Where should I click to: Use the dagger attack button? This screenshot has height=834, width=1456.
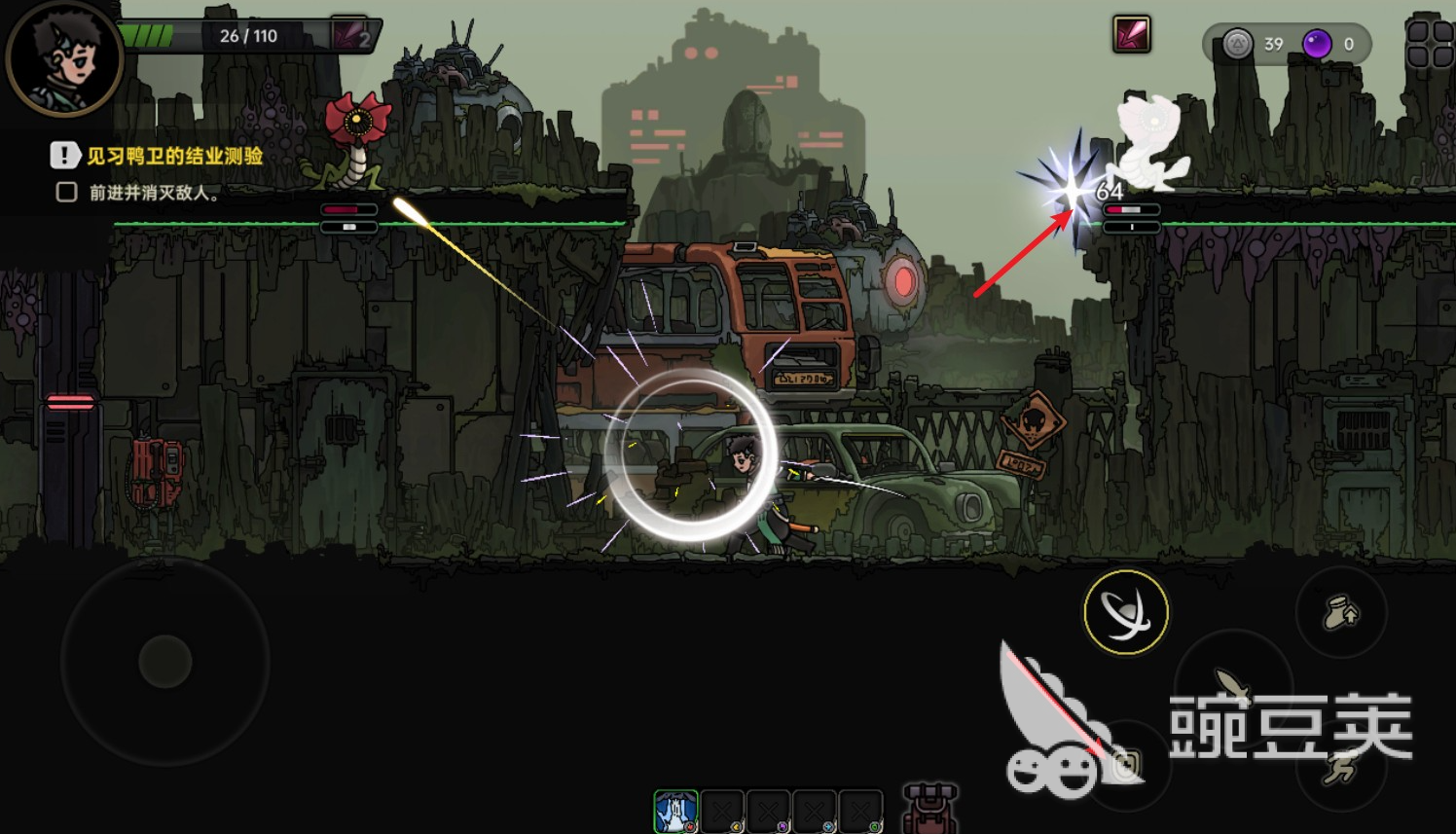[x=1232, y=686]
